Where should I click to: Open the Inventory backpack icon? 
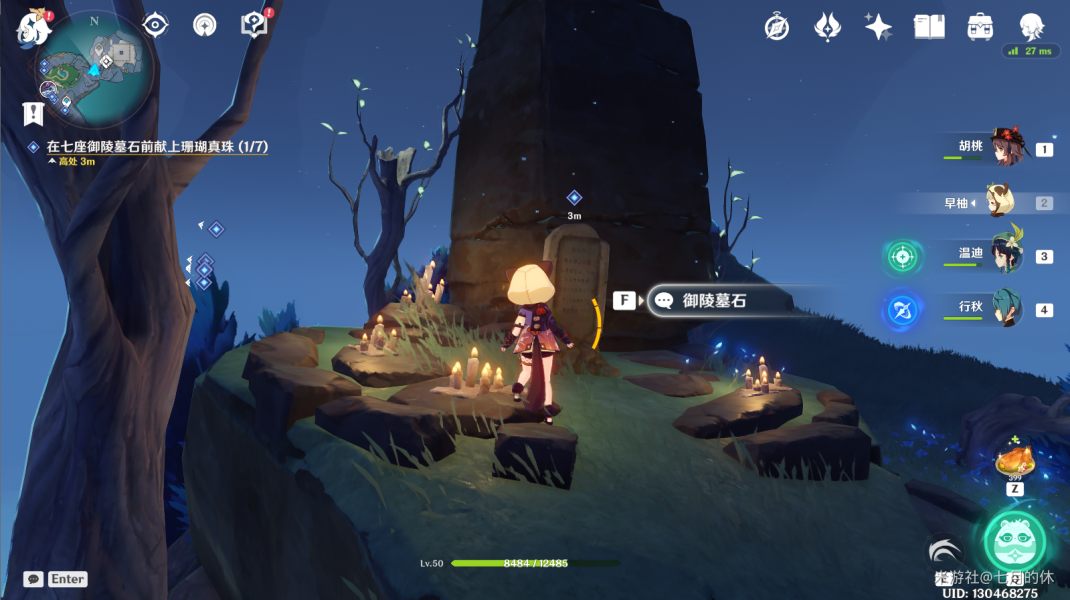tap(980, 27)
